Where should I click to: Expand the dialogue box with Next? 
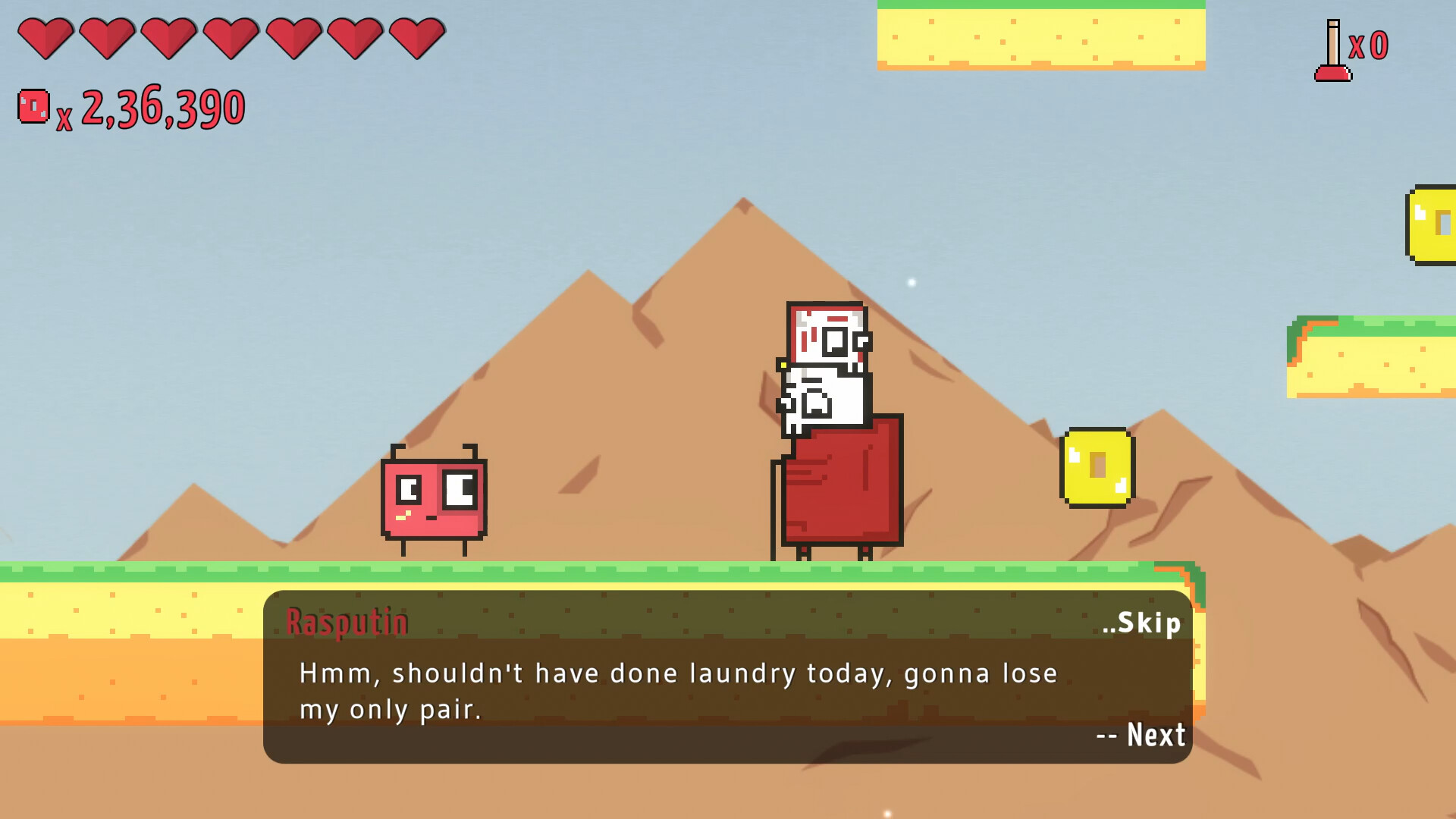(1140, 734)
